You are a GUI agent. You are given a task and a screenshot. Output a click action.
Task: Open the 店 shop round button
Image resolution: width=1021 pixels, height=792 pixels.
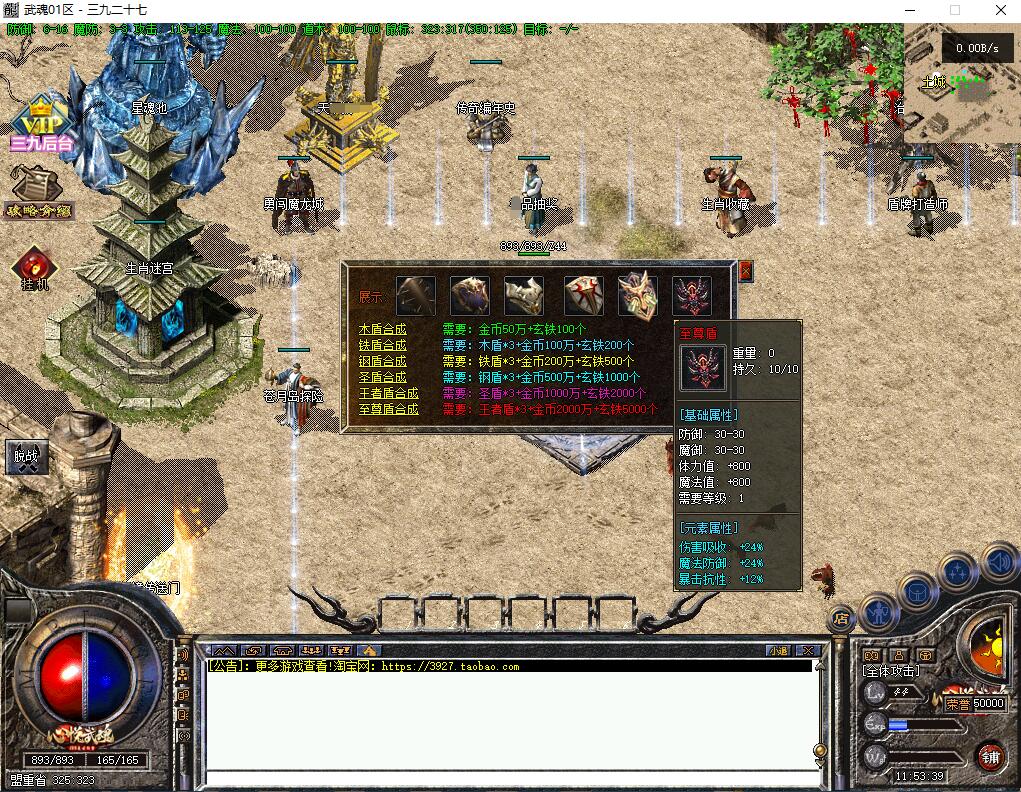[841, 618]
